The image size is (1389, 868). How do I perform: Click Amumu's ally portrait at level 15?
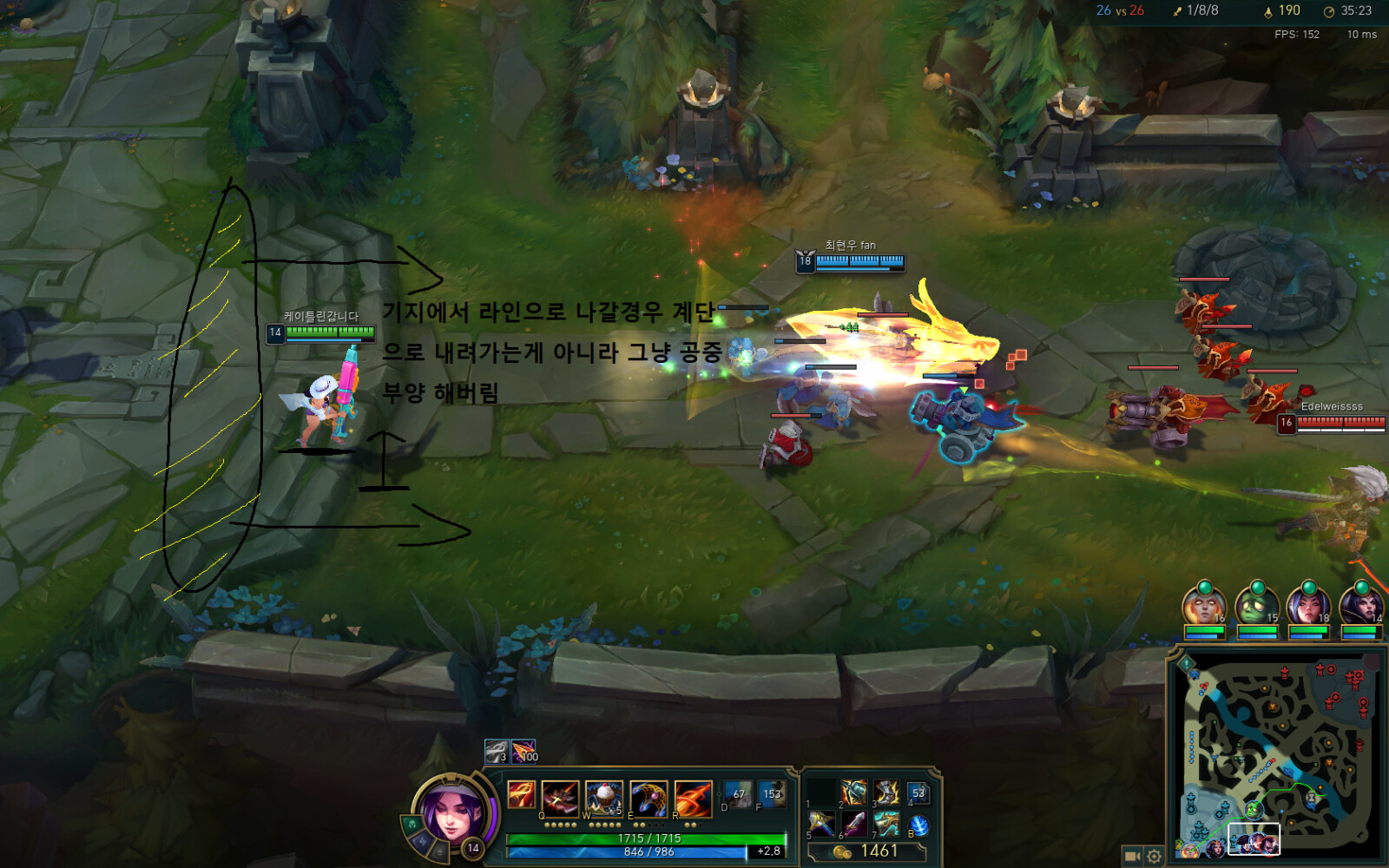tap(1255, 606)
